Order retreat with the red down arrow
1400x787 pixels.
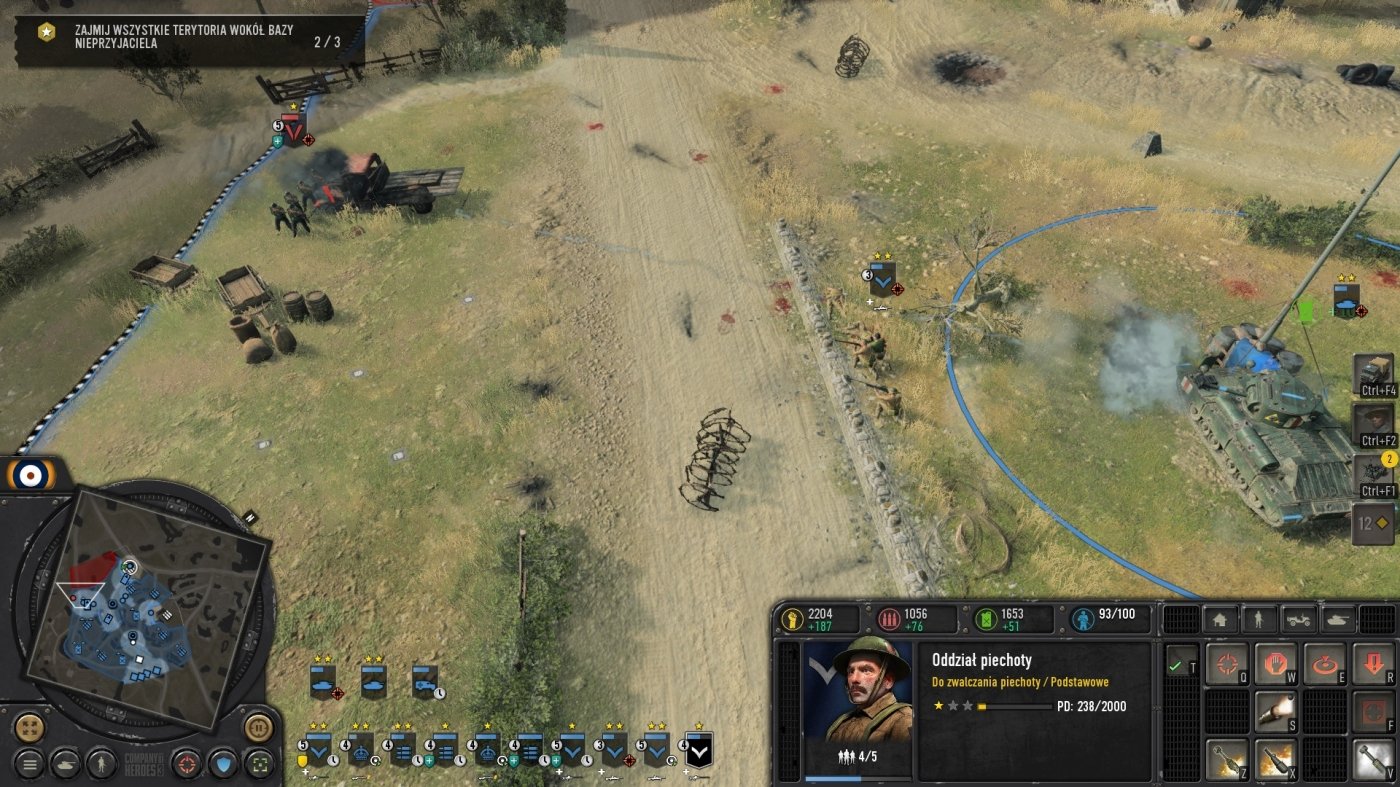pos(1373,664)
